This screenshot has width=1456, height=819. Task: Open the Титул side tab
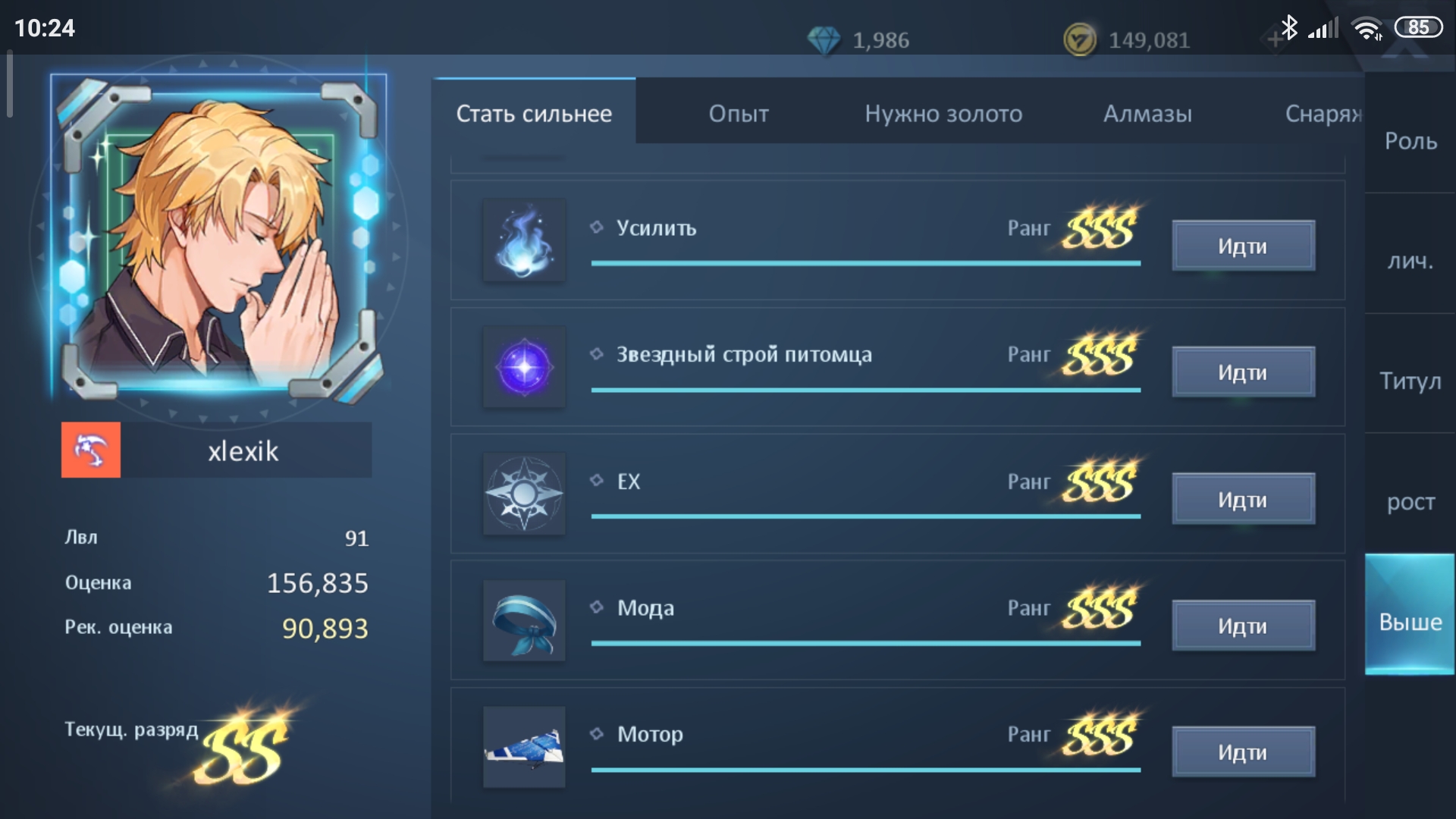(1410, 381)
